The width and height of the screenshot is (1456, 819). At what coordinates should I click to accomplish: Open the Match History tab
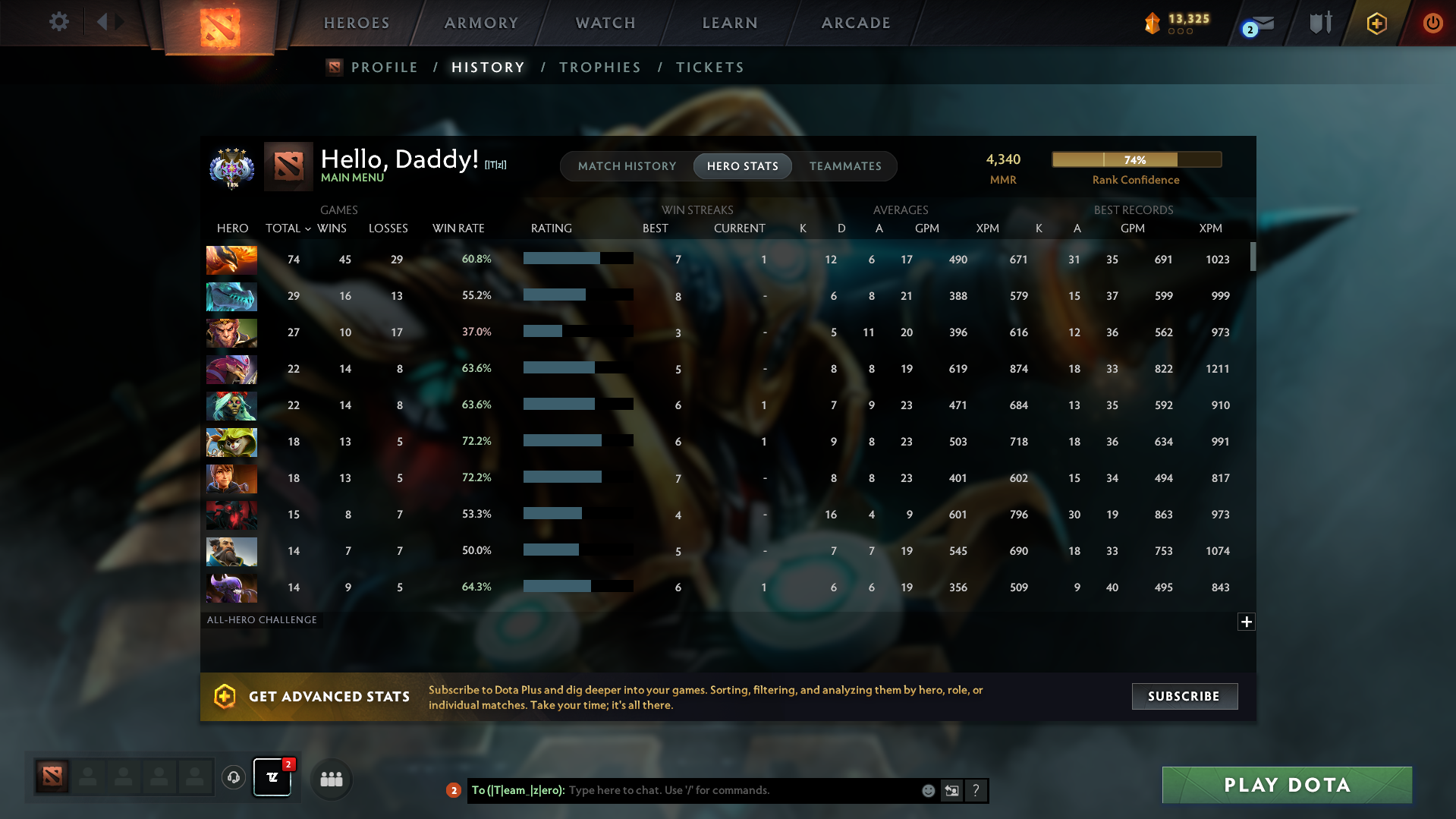pyautogui.click(x=627, y=165)
